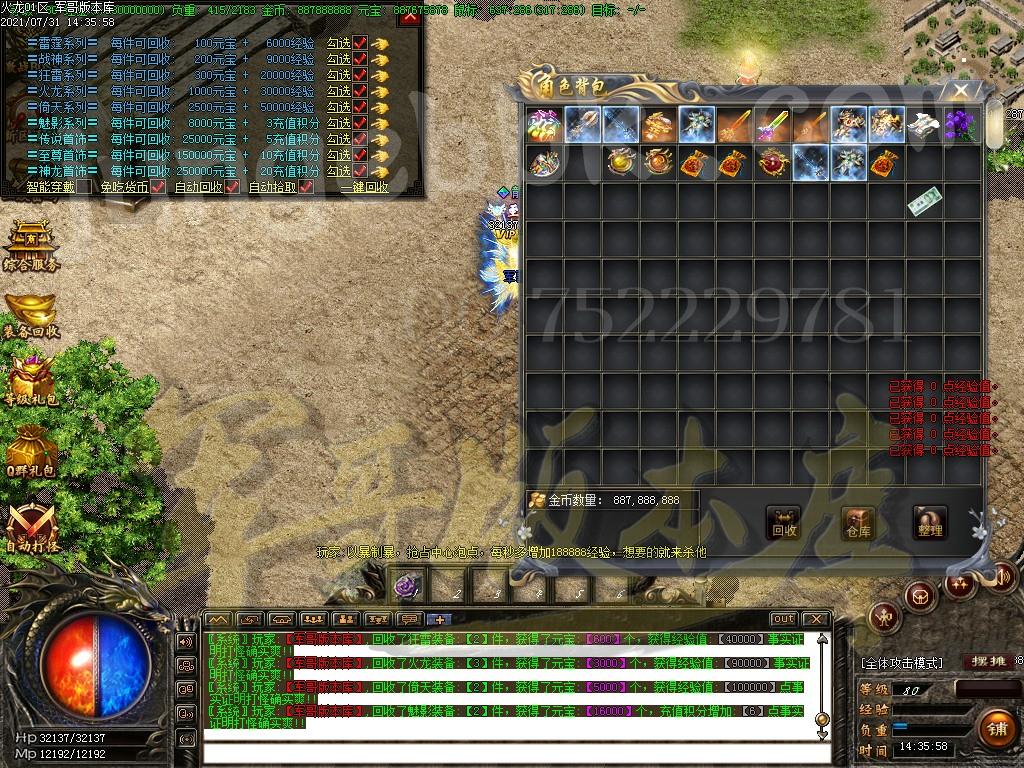Screen dimensions: 1024x768
Task: Toggle the 自动拾取 auto-pickup checkbox
Action: [x=306, y=187]
